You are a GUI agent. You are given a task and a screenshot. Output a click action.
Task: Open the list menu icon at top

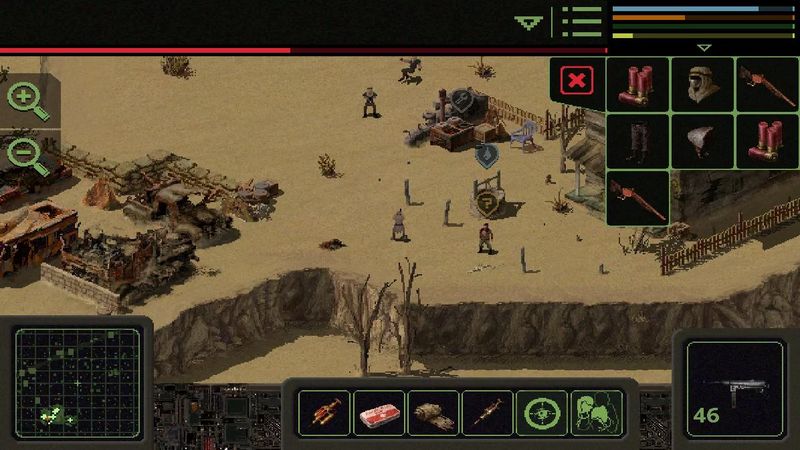[x=581, y=21]
